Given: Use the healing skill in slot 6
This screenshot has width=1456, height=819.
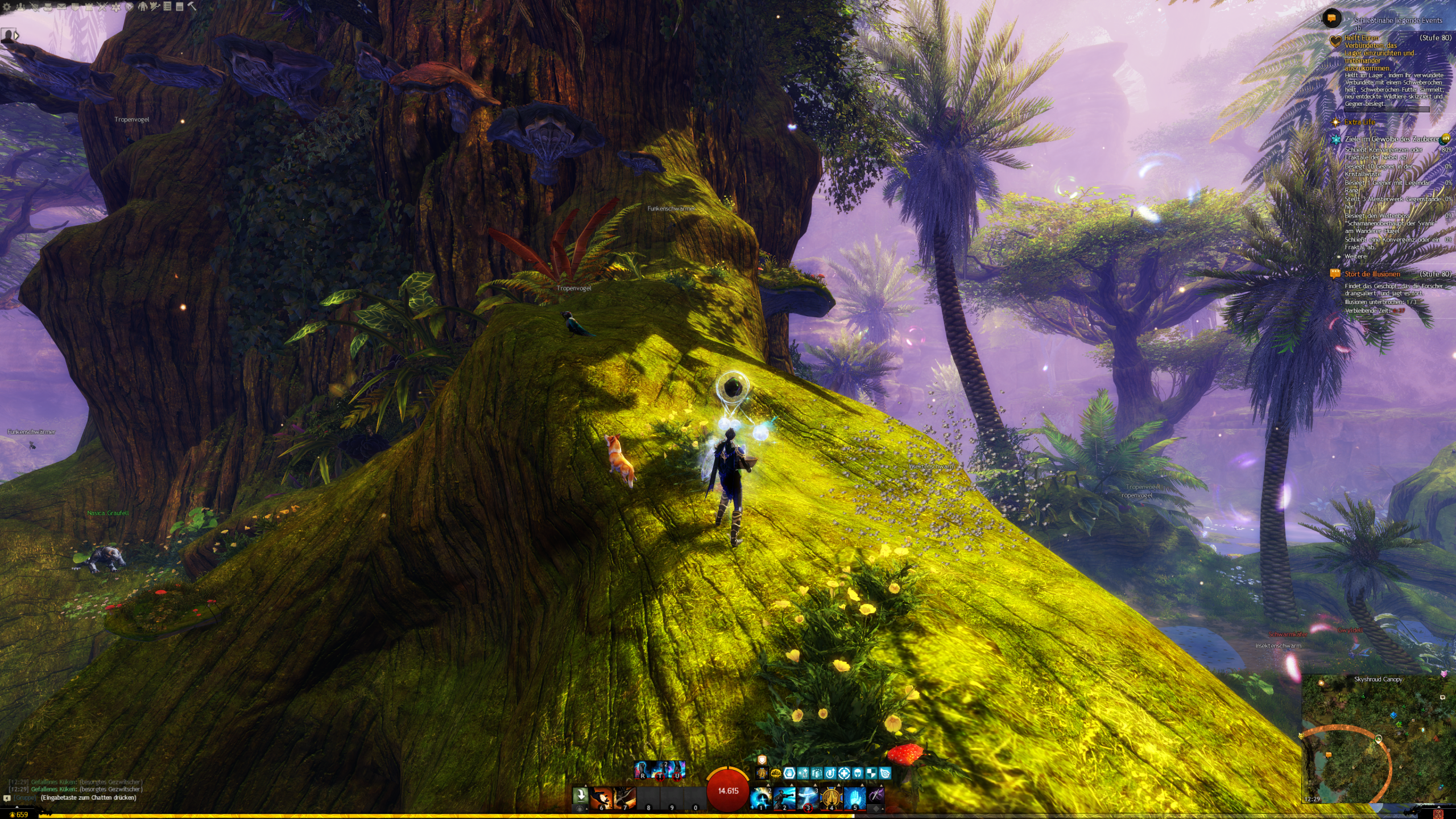Looking at the screenshot, I should 601,797.
